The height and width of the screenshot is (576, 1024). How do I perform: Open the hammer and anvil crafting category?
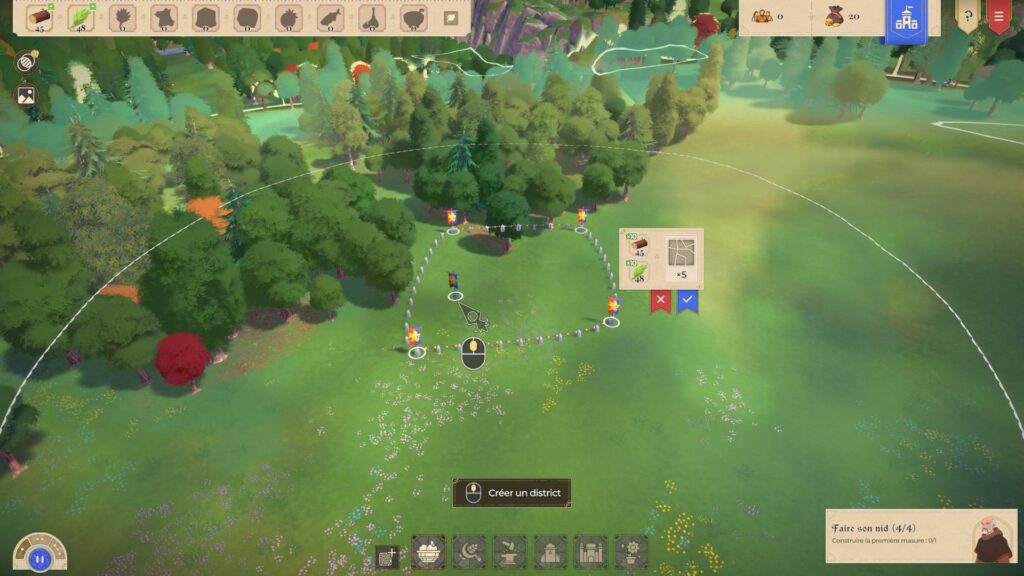[x=509, y=551]
